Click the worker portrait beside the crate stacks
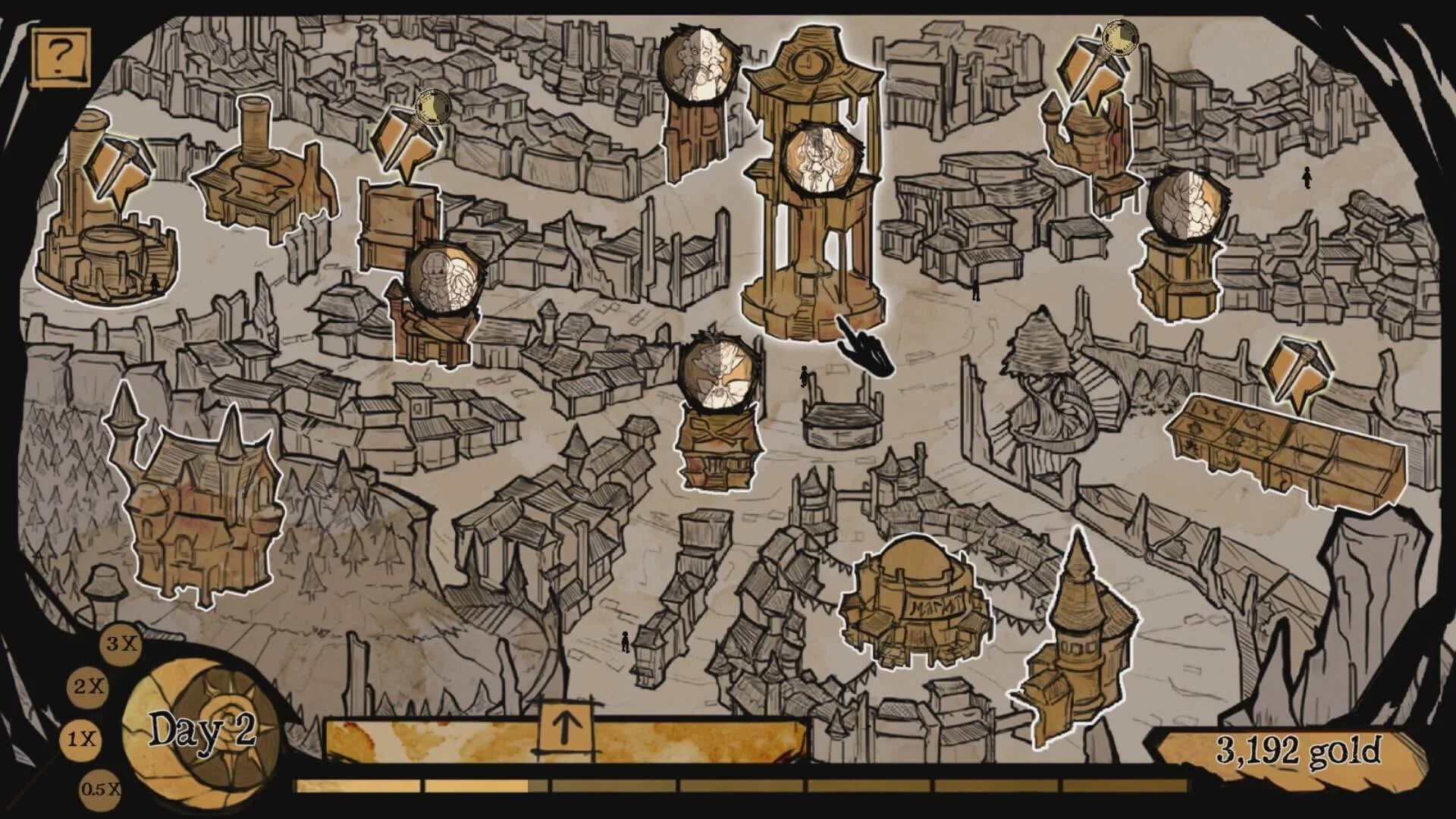1456x819 pixels. click(444, 281)
